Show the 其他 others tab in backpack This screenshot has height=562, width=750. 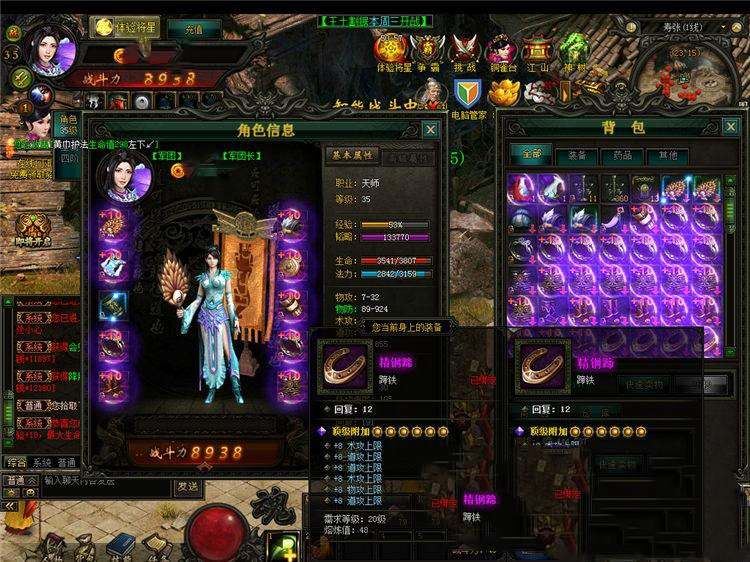coord(667,156)
